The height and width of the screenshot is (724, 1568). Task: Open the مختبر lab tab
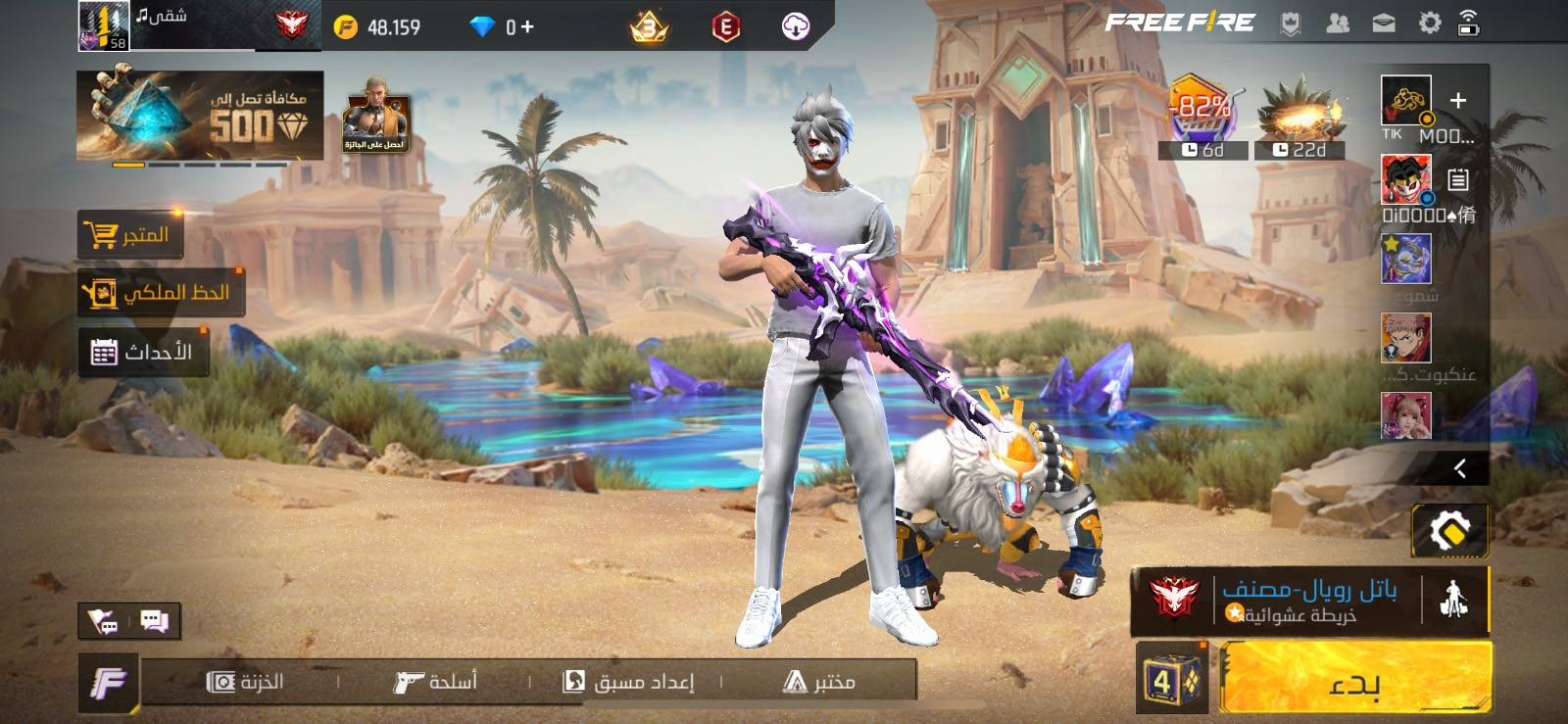pos(819,682)
